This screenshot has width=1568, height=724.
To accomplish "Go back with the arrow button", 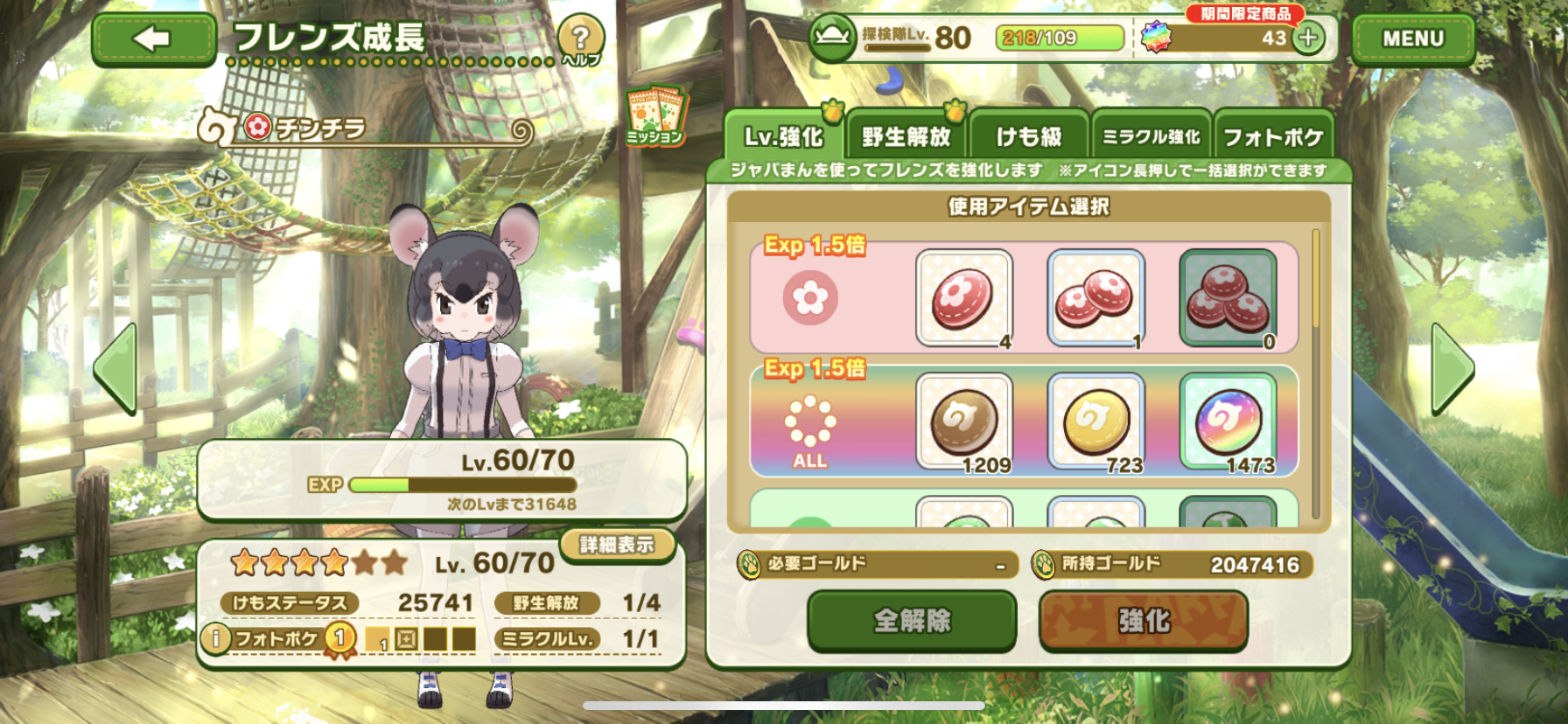I will (154, 39).
